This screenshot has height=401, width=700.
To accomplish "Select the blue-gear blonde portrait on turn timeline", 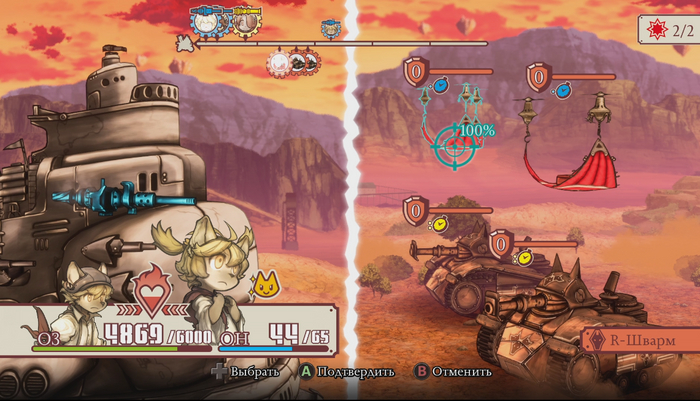I will (x=211, y=19).
